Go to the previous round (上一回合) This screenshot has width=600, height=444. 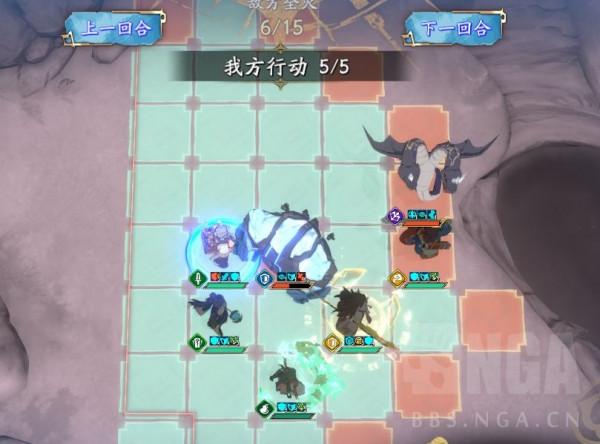coord(114,27)
